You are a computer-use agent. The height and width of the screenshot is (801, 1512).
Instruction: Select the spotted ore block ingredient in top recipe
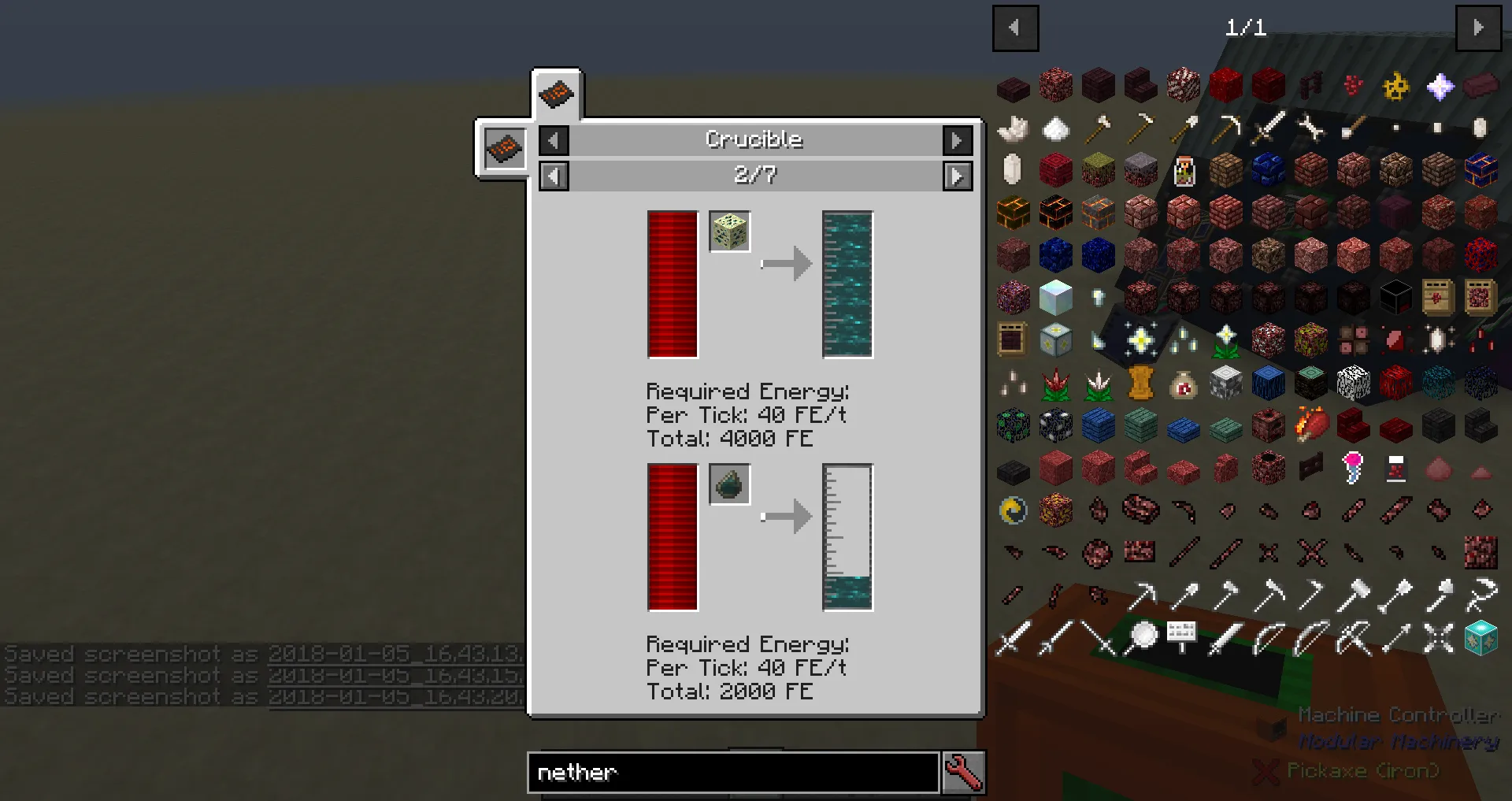tap(729, 232)
